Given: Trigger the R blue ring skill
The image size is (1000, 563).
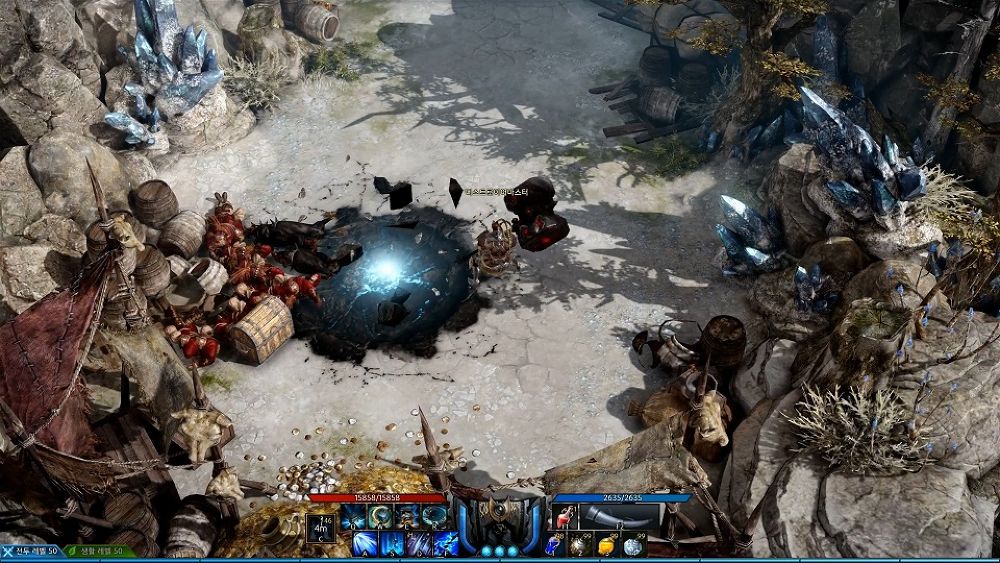Looking at the screenshot, I should pos(434,517).
